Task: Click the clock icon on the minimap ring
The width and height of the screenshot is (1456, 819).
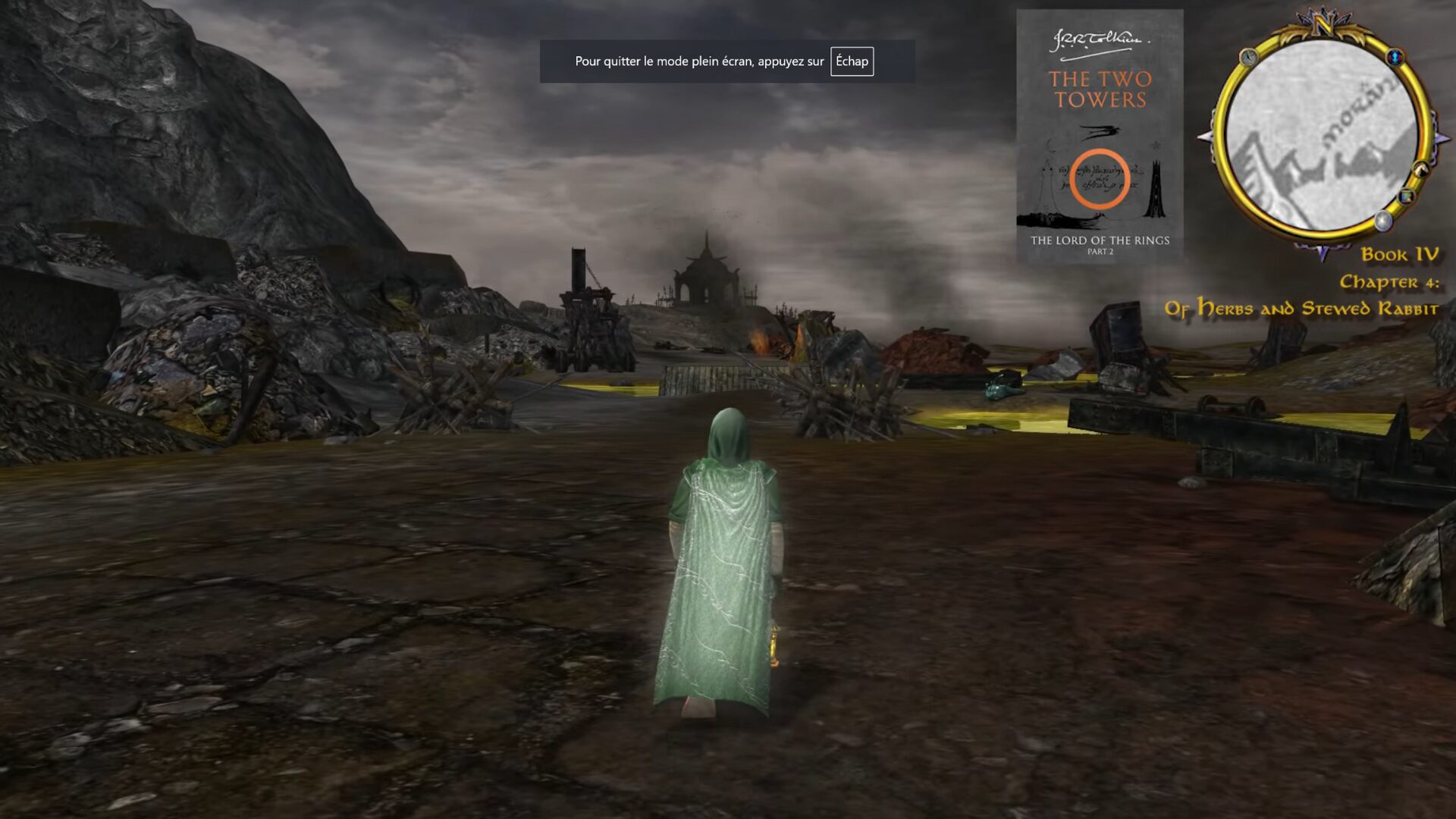Action: click(1248, 57)
